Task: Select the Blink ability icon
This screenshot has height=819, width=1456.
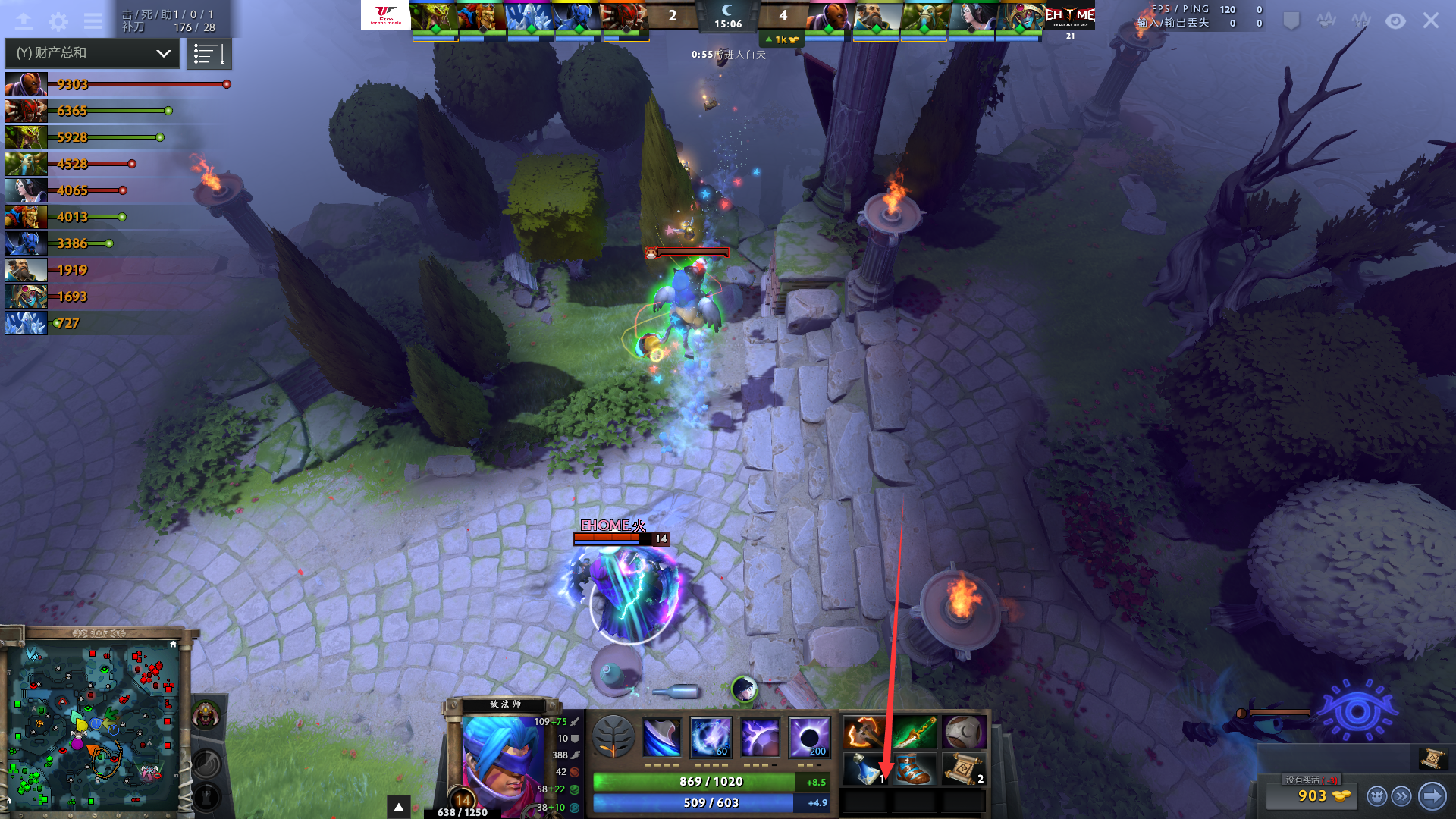Action: (x=710, y=735)
